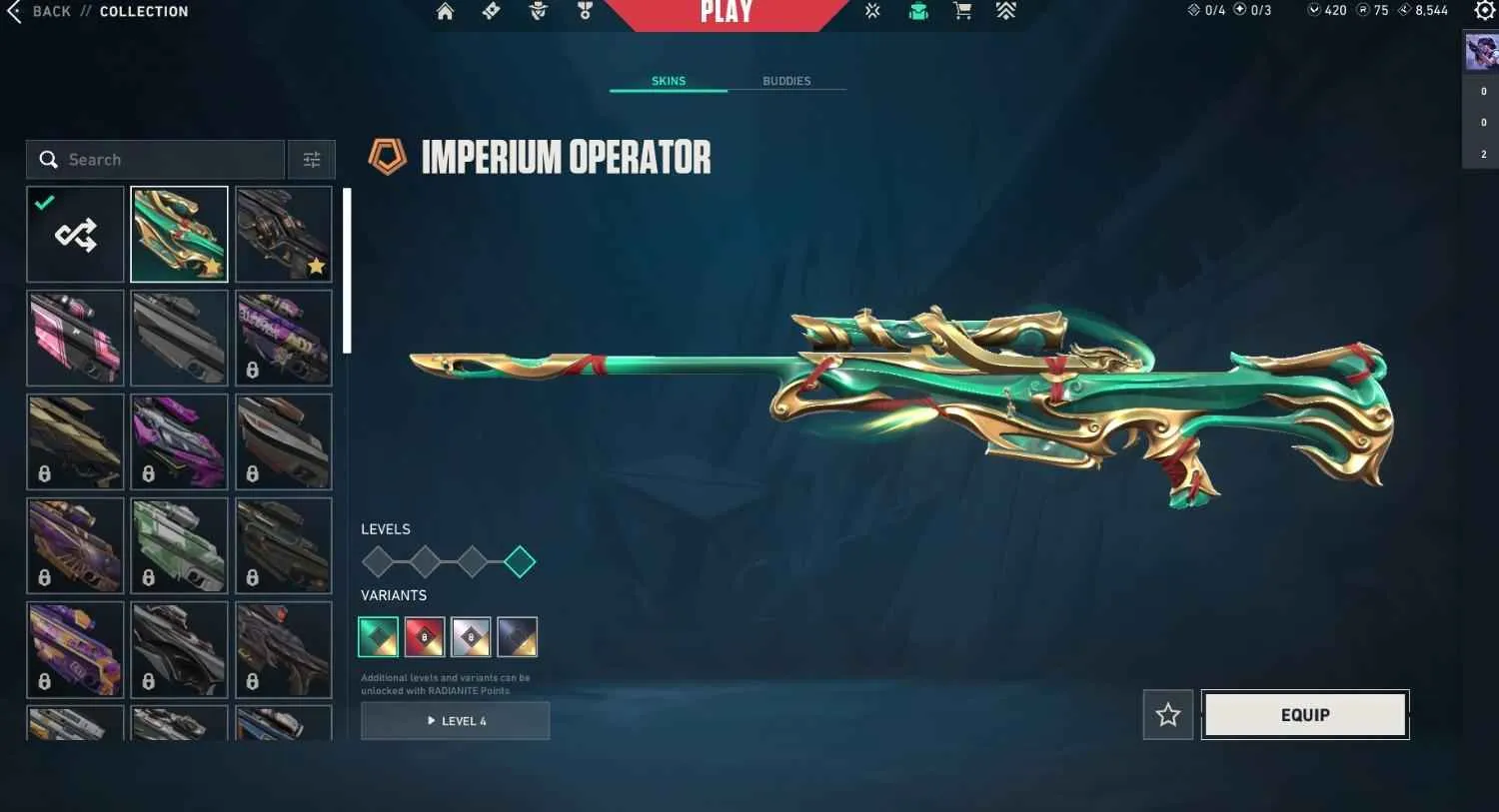This screenshot has height=812, width=1499.
Task: Open the settings gear menu
Action: click(1485, 12)
